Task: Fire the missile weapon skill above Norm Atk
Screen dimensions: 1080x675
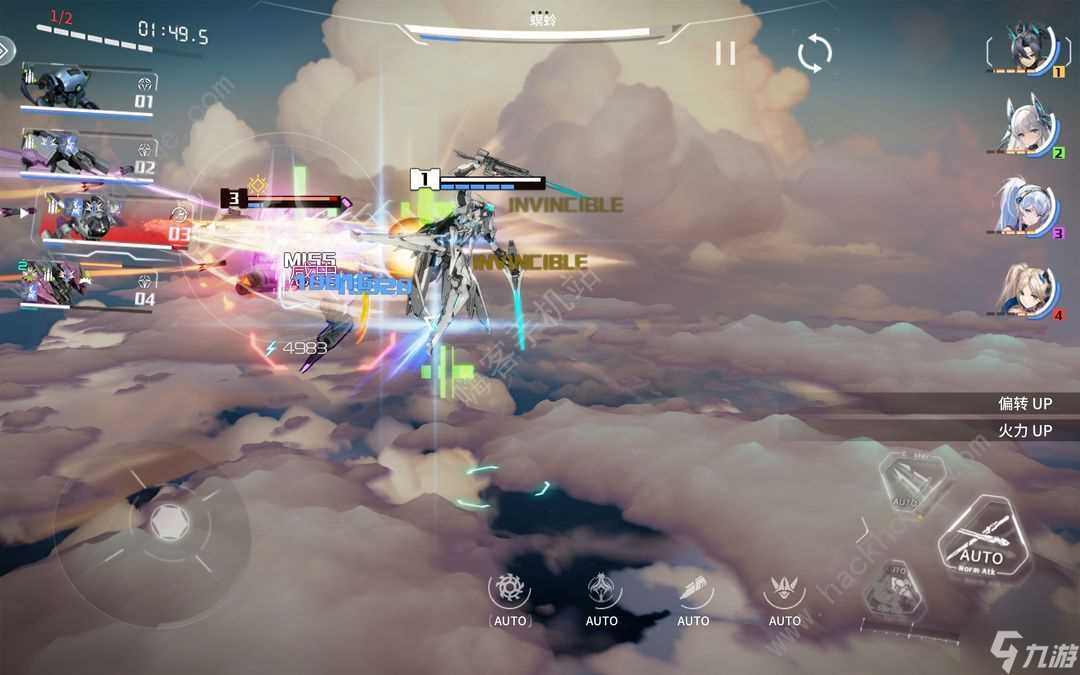Action: tap(907, 482)
